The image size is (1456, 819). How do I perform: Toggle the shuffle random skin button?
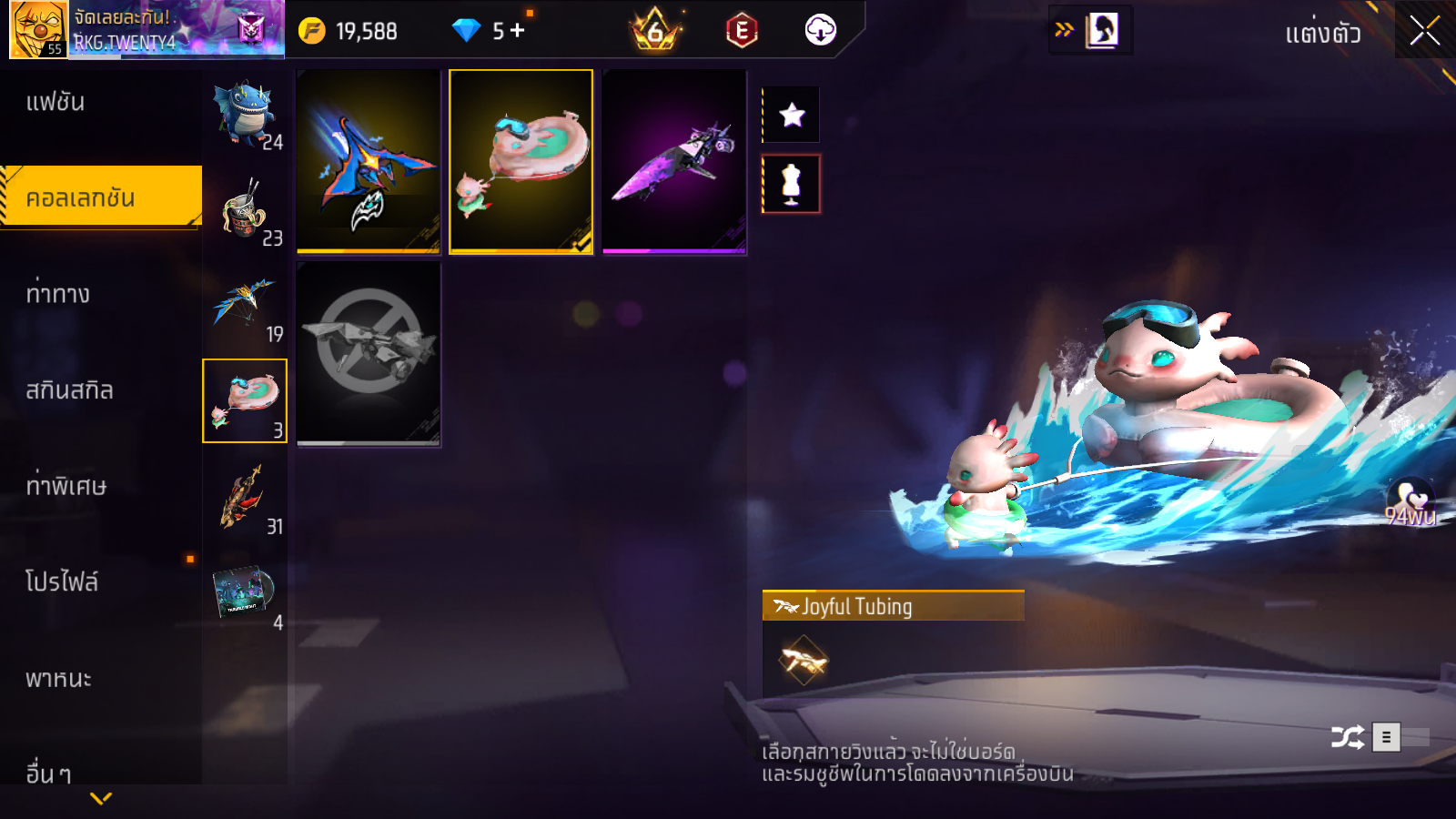1347,737
